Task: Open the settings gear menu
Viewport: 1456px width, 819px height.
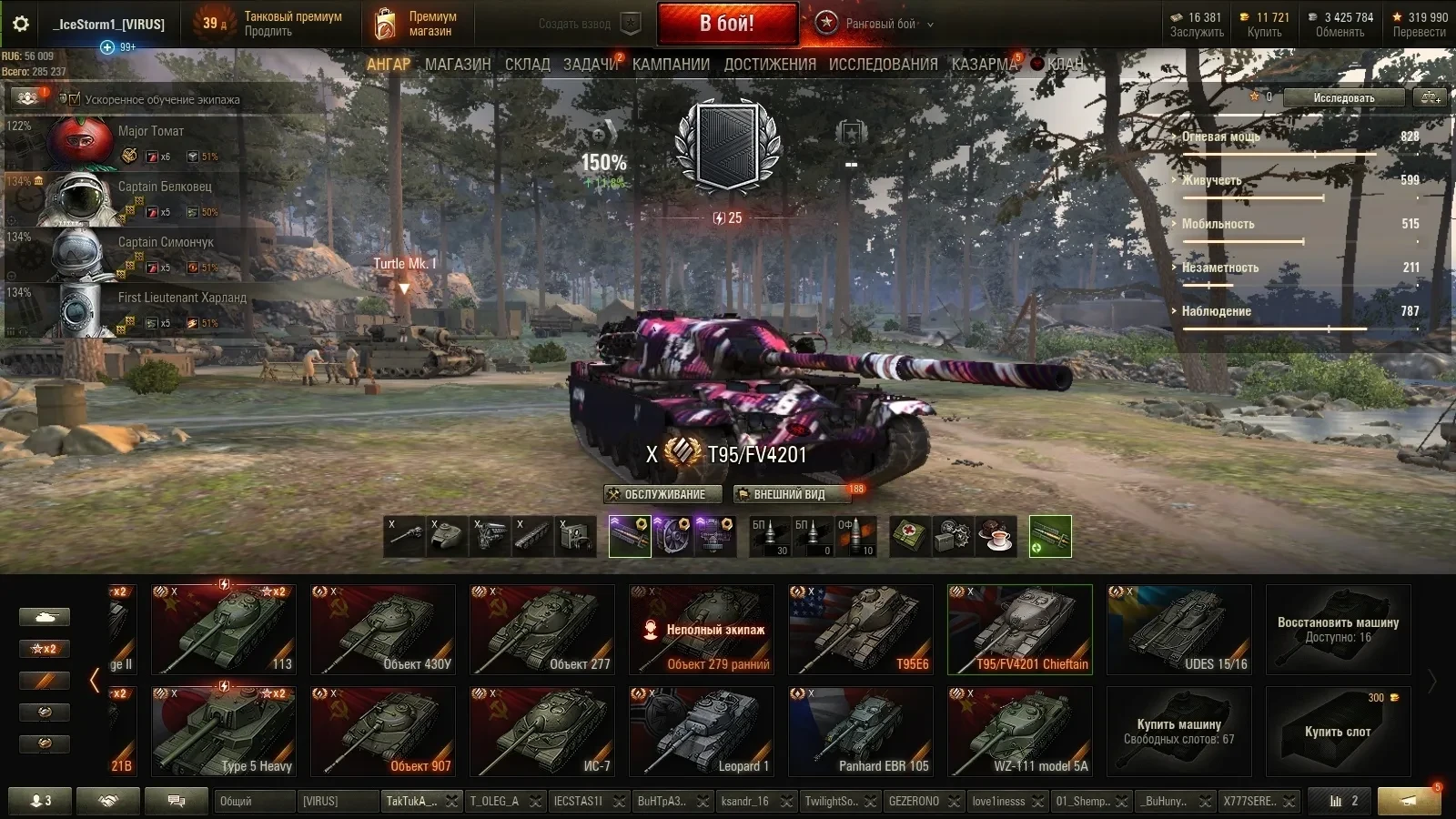Action: tap(20, 24)
